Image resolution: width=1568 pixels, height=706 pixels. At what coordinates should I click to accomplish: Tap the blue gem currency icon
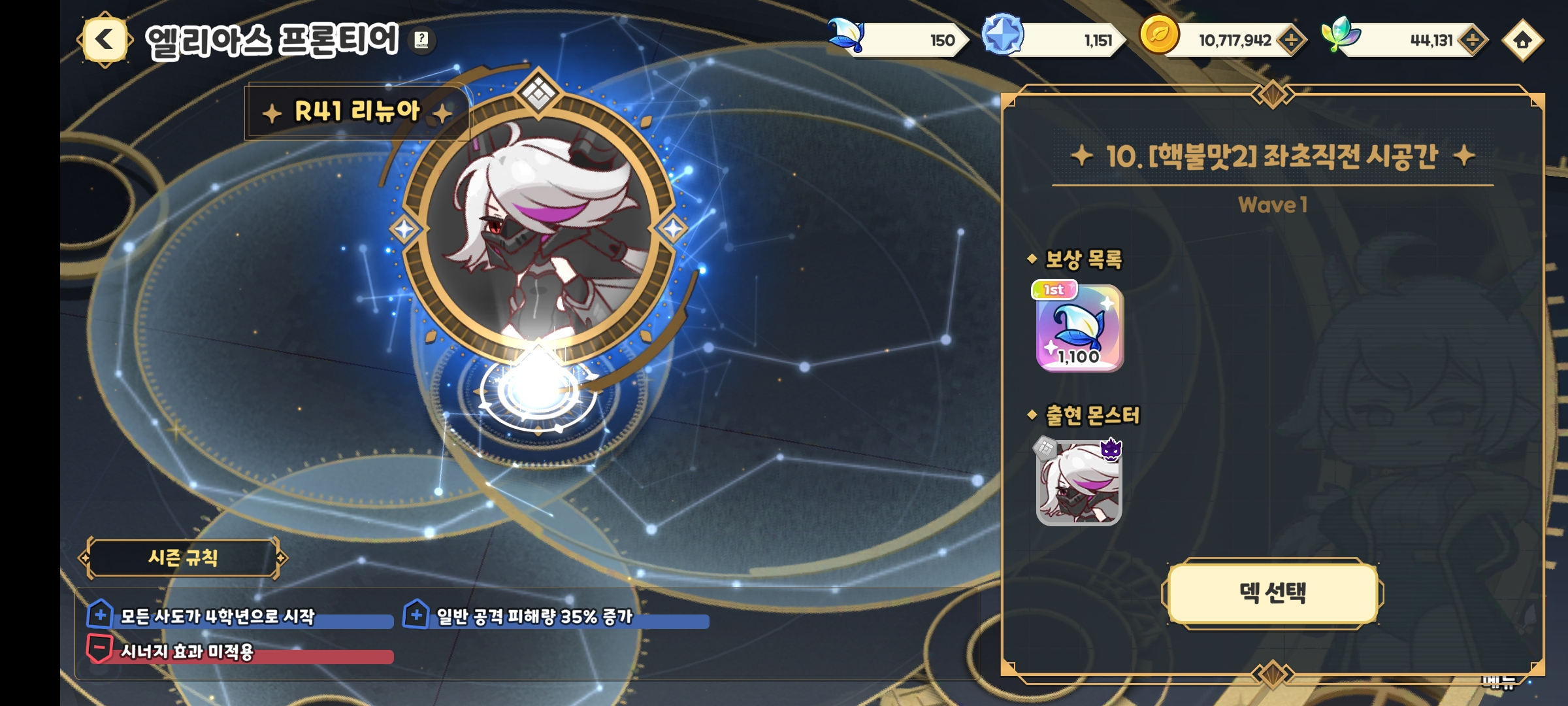[x=1003, y=35]
